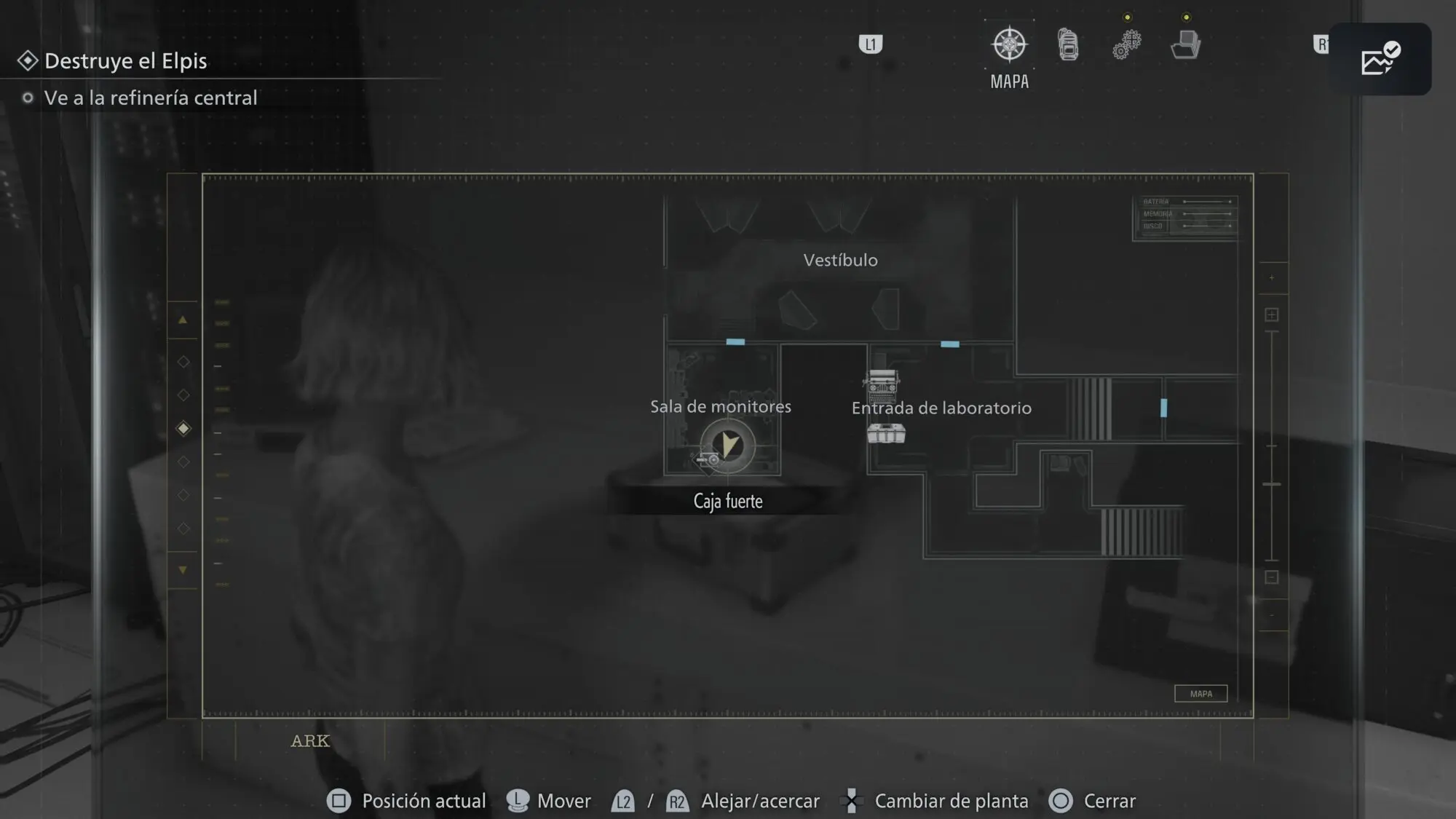
Task: Zoom in with the boxed plus button
Action: tap(1272, 314)
